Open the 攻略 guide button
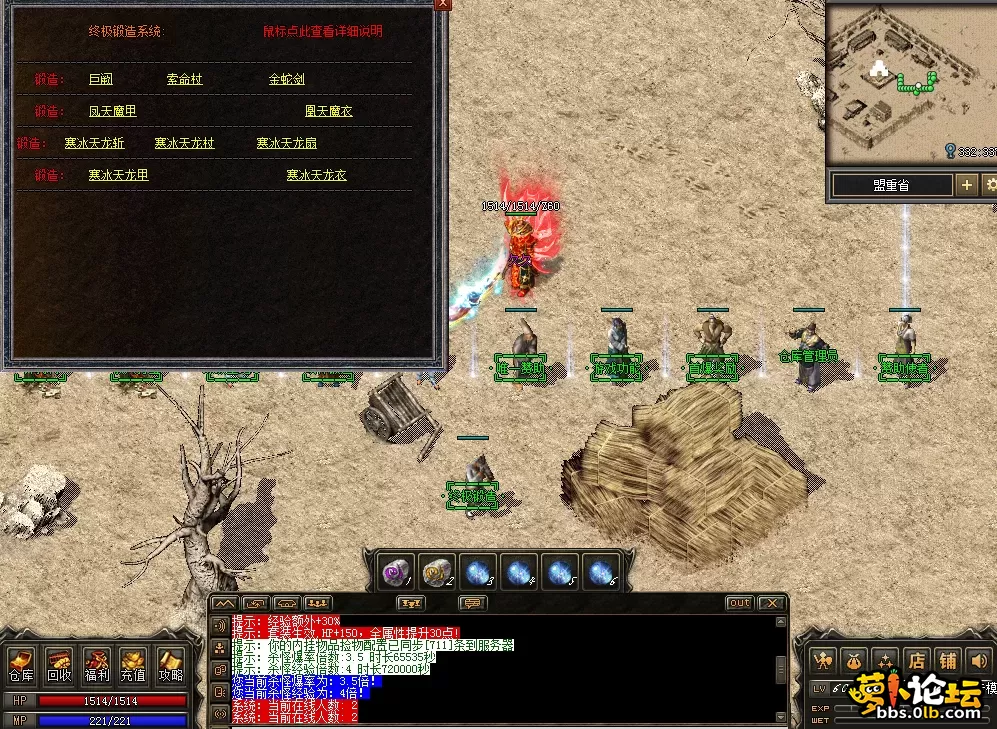The height and width of the screenshot is (729, 997). click(x=169, y=665)
